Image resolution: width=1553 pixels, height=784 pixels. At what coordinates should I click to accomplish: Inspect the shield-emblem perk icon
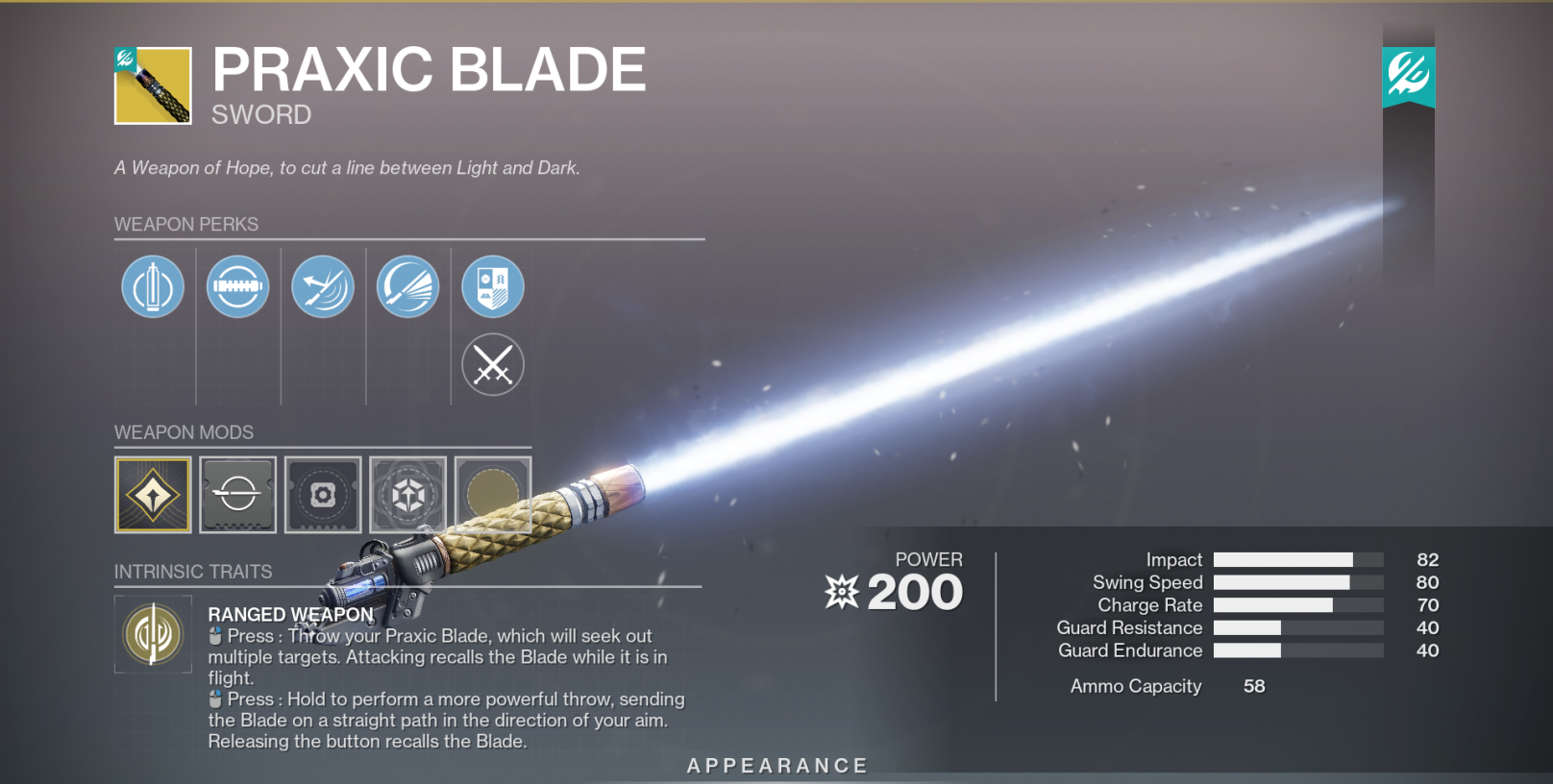click(x=493, y=286)
